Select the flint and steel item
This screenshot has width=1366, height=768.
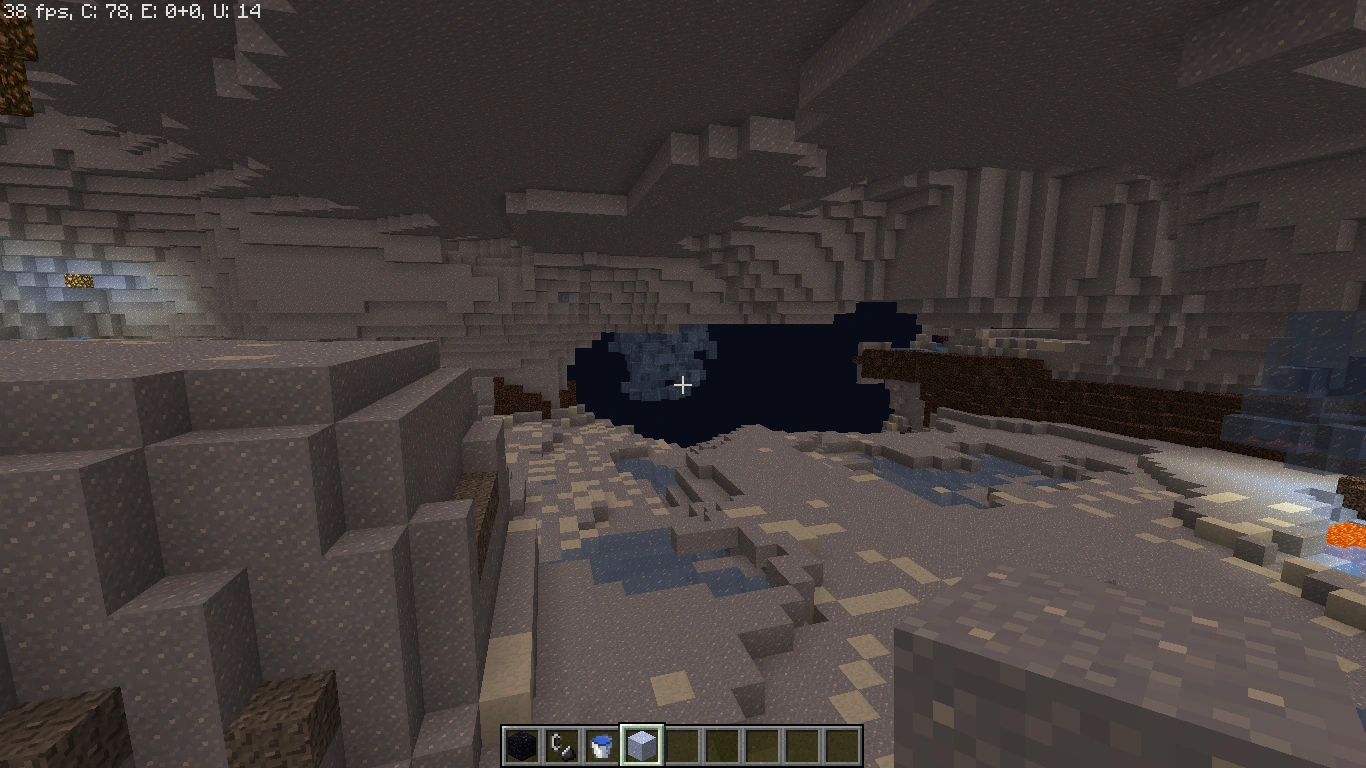pyautogui.click(x=564, y=744)
